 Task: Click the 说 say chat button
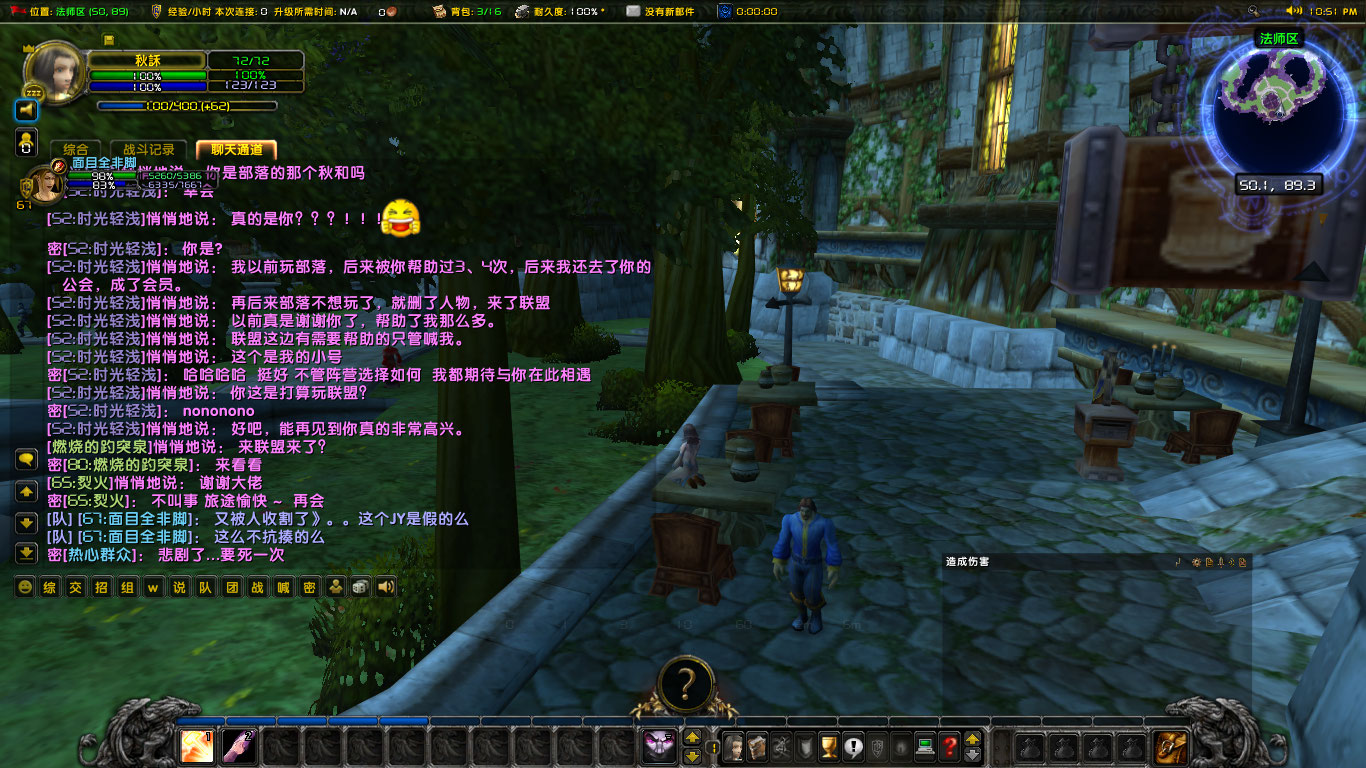click(x=178, y=587)
